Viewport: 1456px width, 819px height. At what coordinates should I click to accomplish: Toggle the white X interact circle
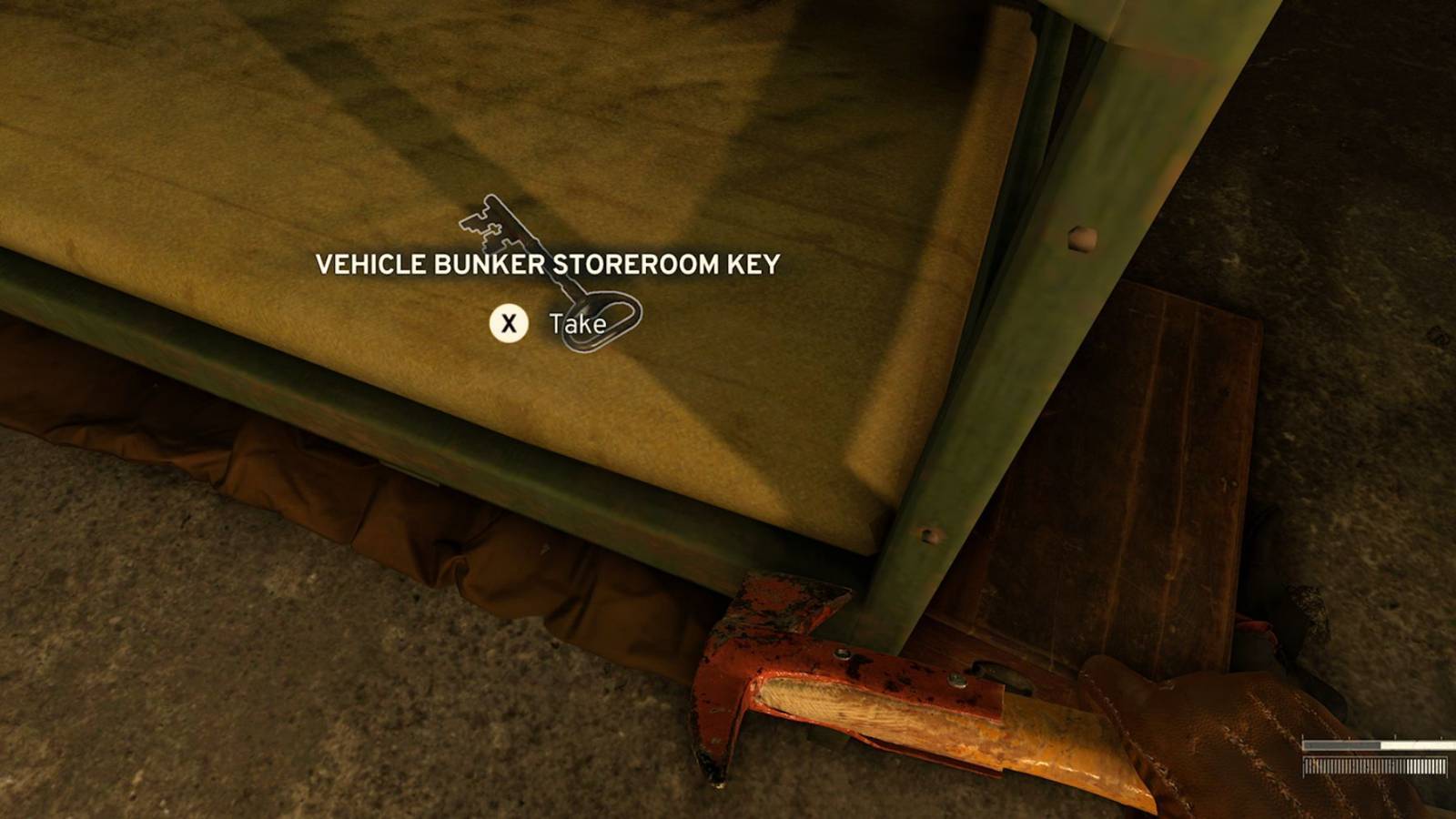511,321
